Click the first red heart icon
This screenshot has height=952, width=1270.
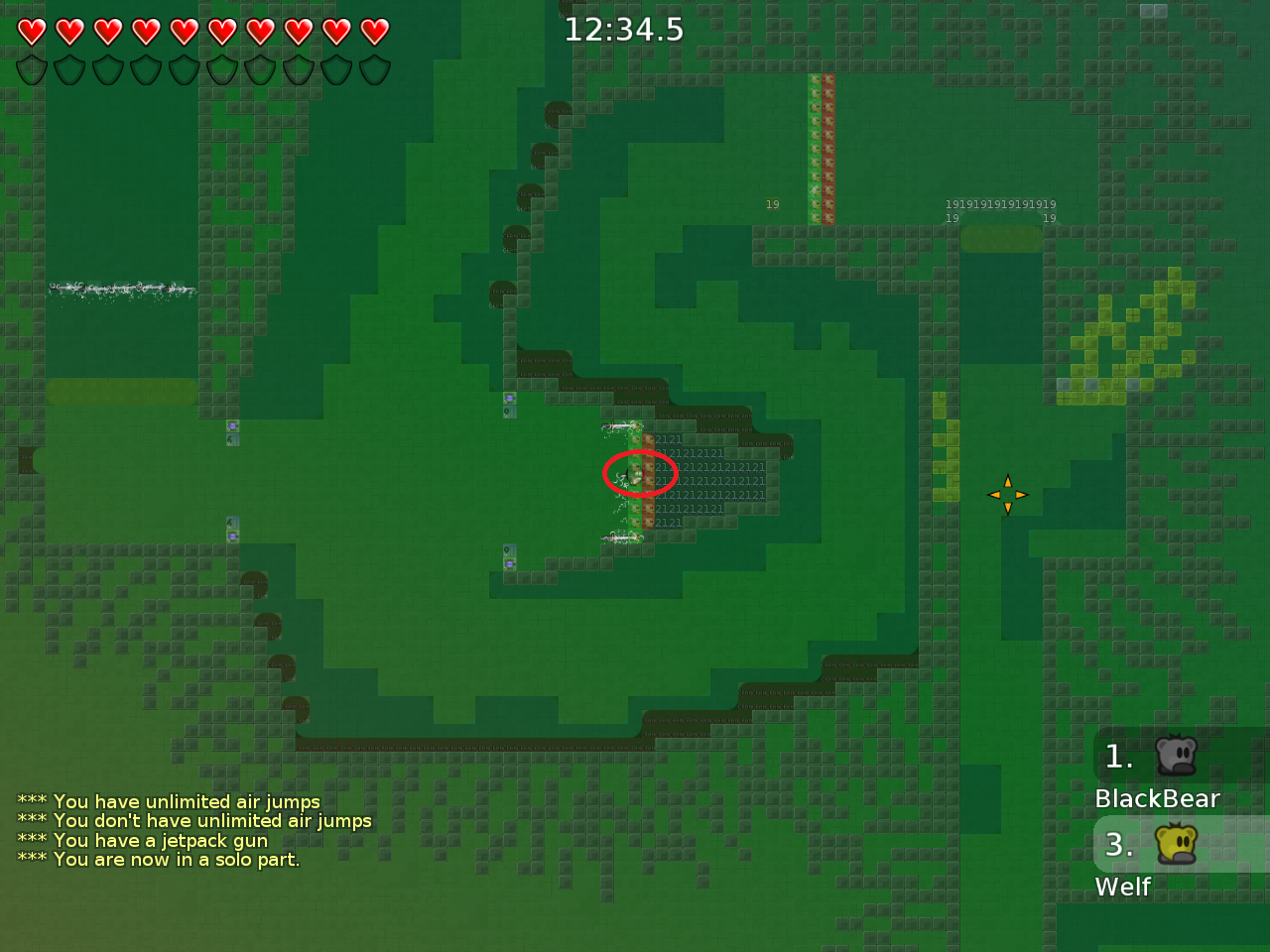click(30, 31)
